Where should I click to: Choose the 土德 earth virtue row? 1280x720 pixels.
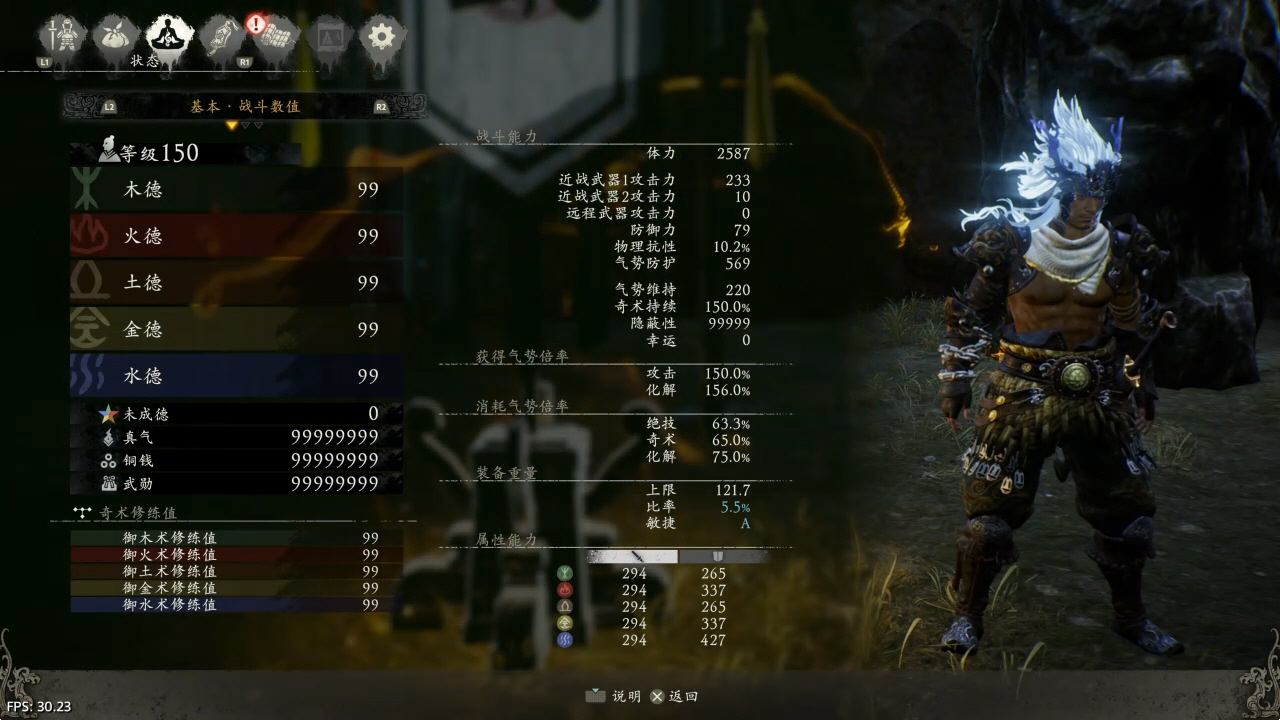(237, 283)
